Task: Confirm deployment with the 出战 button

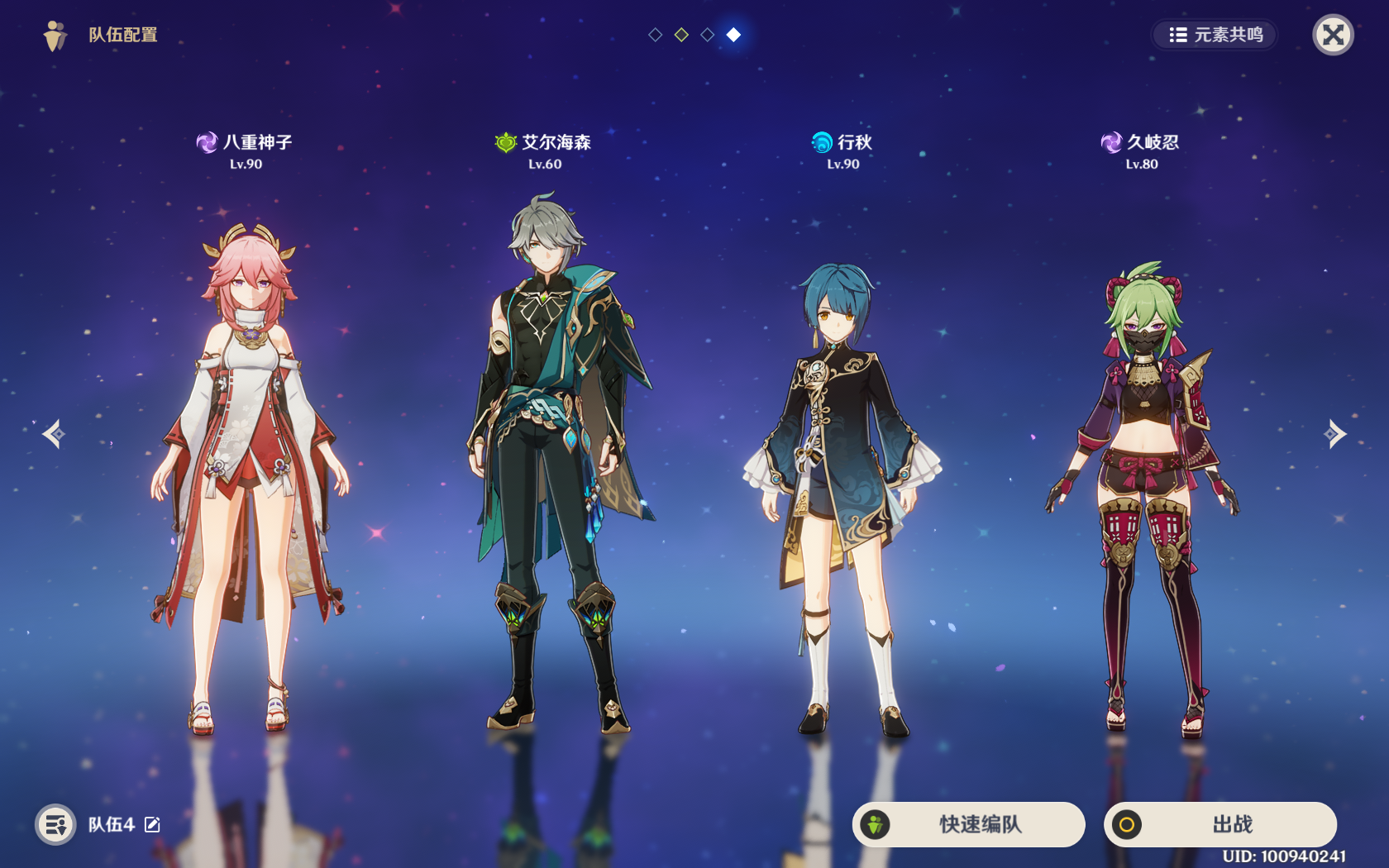Action: [x=1220, y=824]
